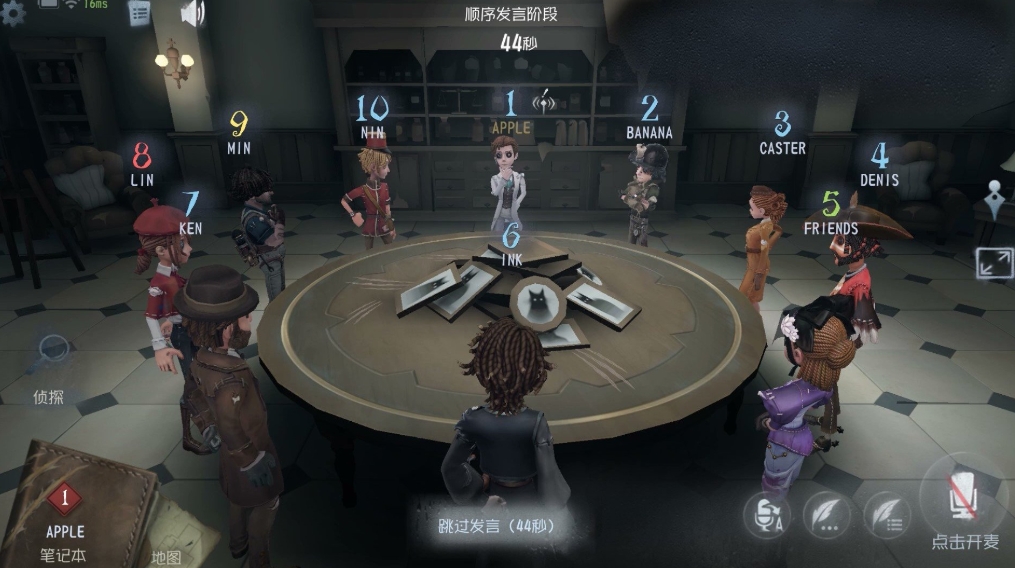The width and height of the screenshot is (1015, 568).
Task: Open the quill quick-message icon with dots
Action: pyautogui.click(x=826, y=515)
